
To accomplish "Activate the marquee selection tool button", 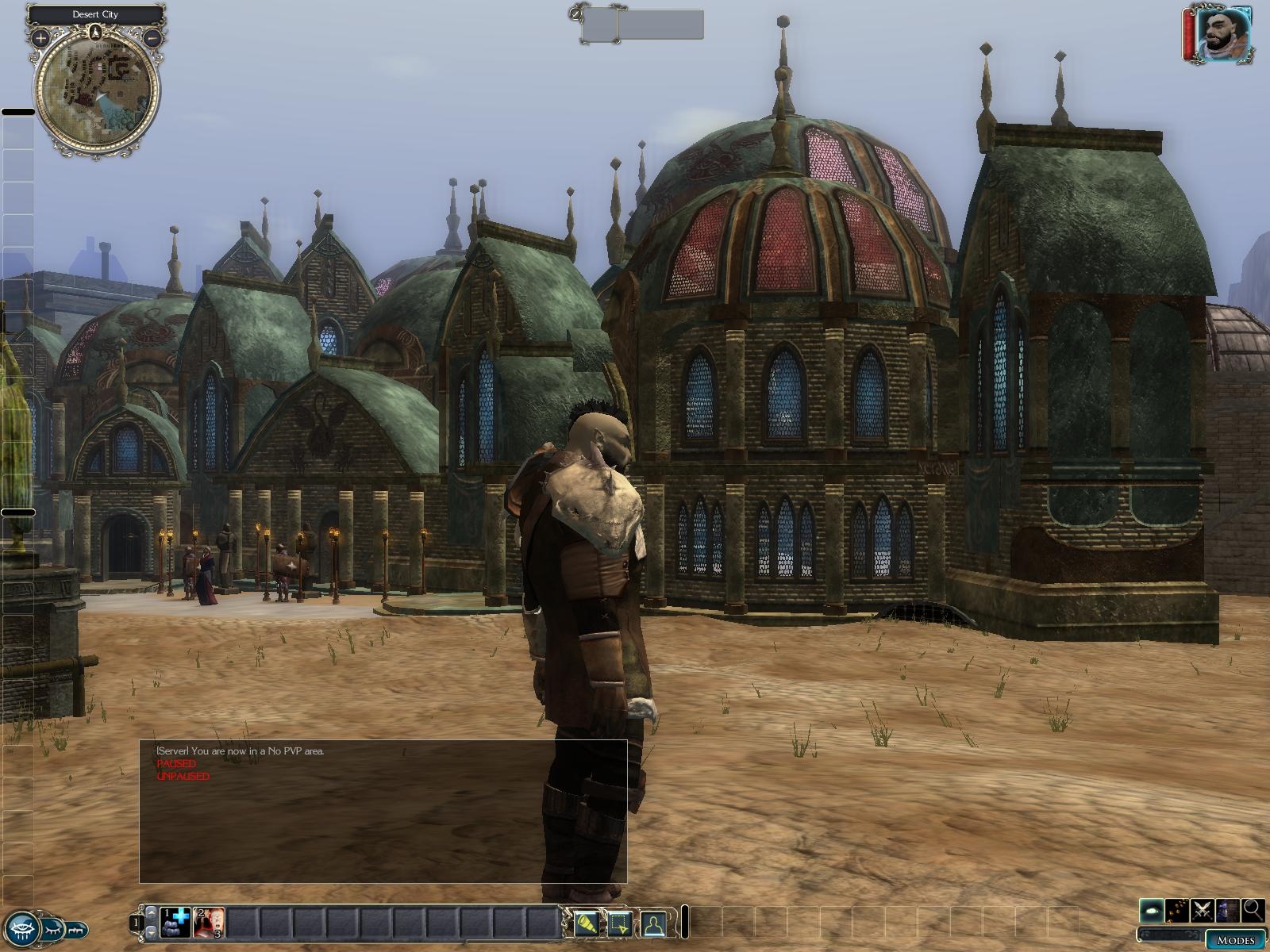I will pyautogui.click(x=619, y=924).
